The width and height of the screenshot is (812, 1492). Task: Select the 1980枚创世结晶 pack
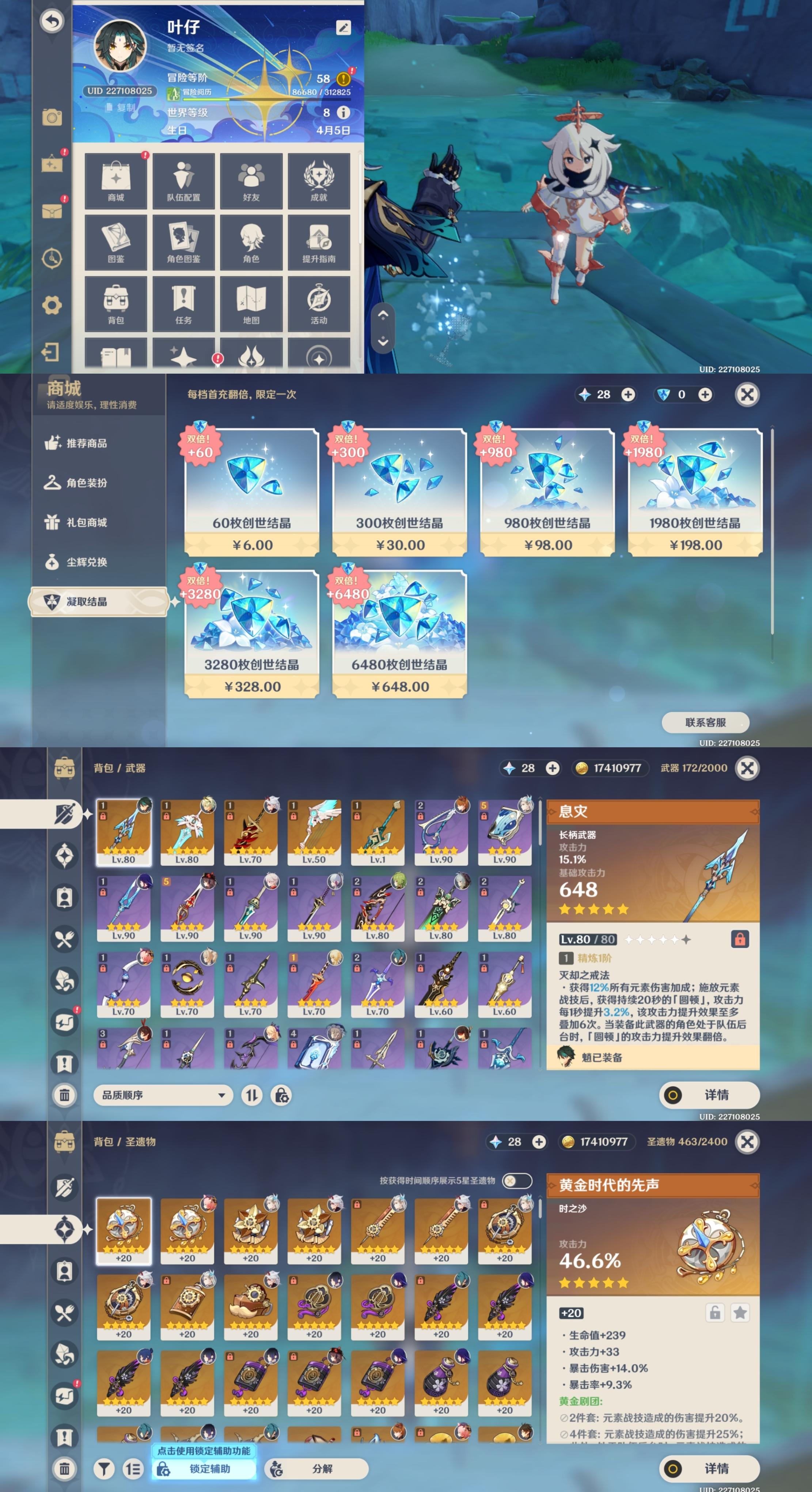pos(695,492)
